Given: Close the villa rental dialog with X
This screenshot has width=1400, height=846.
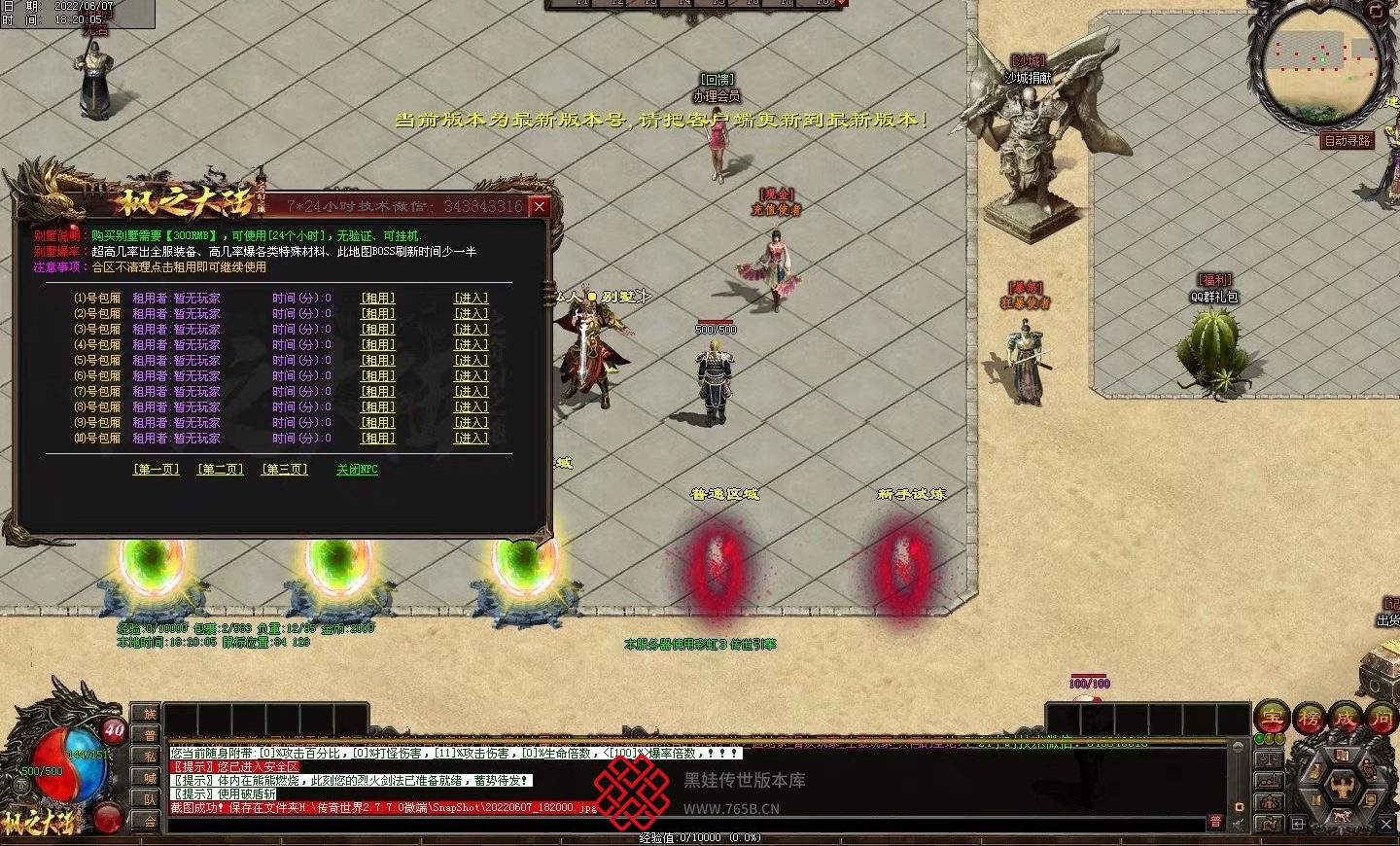Looking at the screenshot, I should [x=540, y=207].
